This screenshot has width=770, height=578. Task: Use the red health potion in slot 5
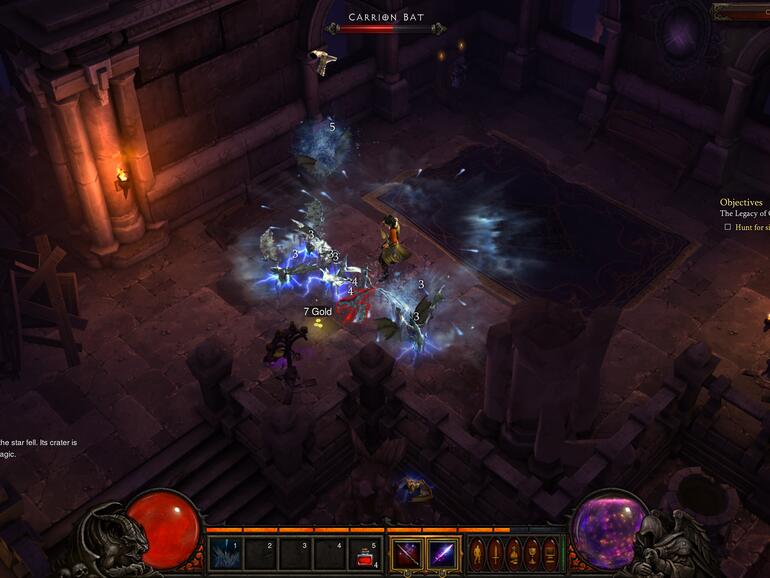[x=365, y=553]
